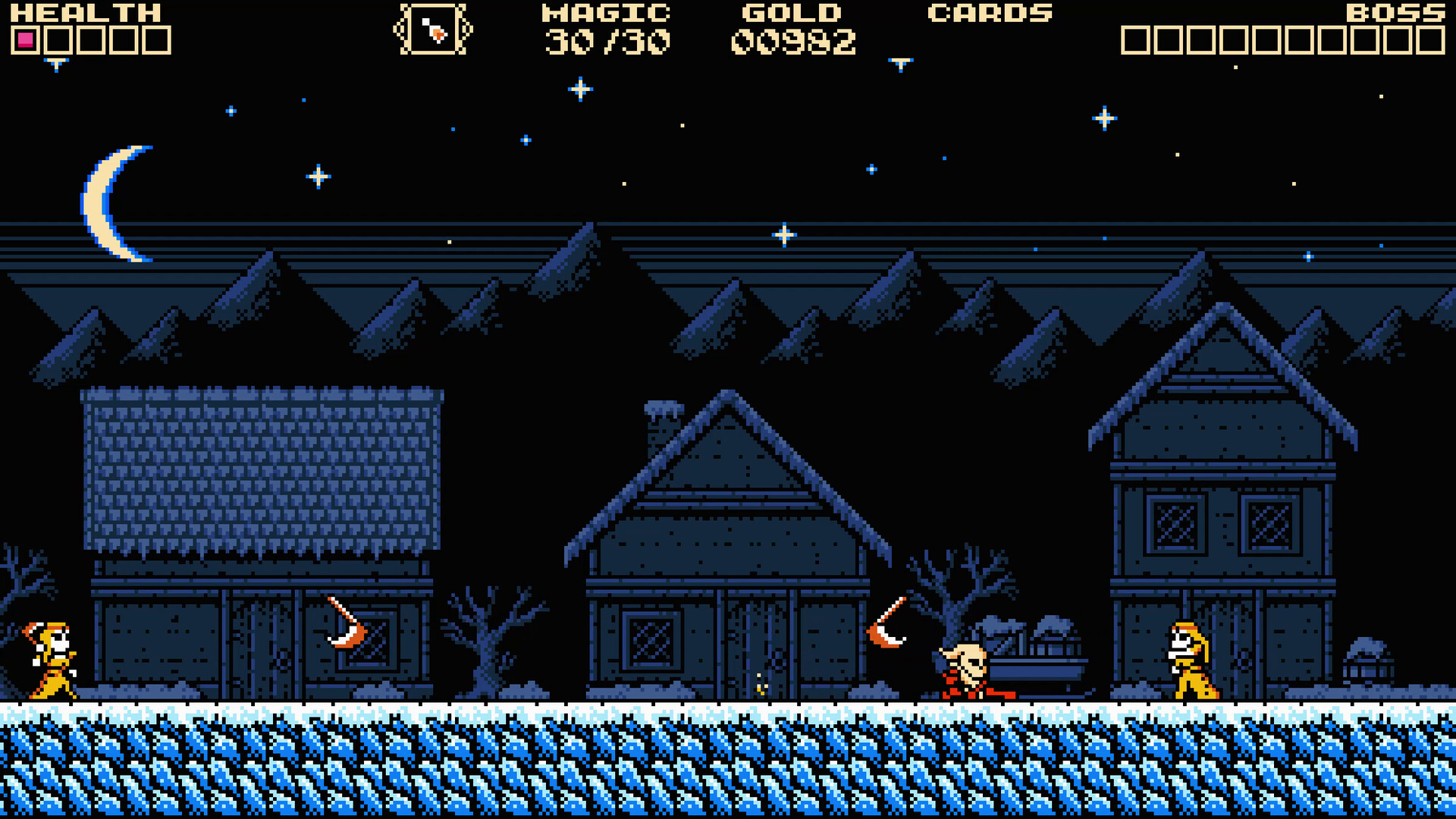Toggle the CARDS HUD label
1456x819 pixels.
pos(988,14)
